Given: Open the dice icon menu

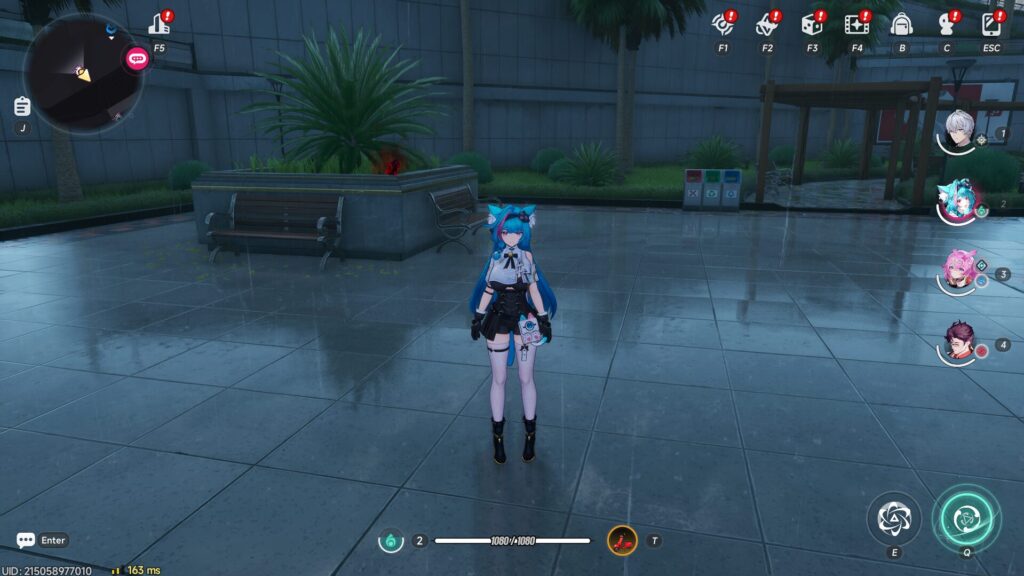Looking at the screenshot, I should (811, 24).
